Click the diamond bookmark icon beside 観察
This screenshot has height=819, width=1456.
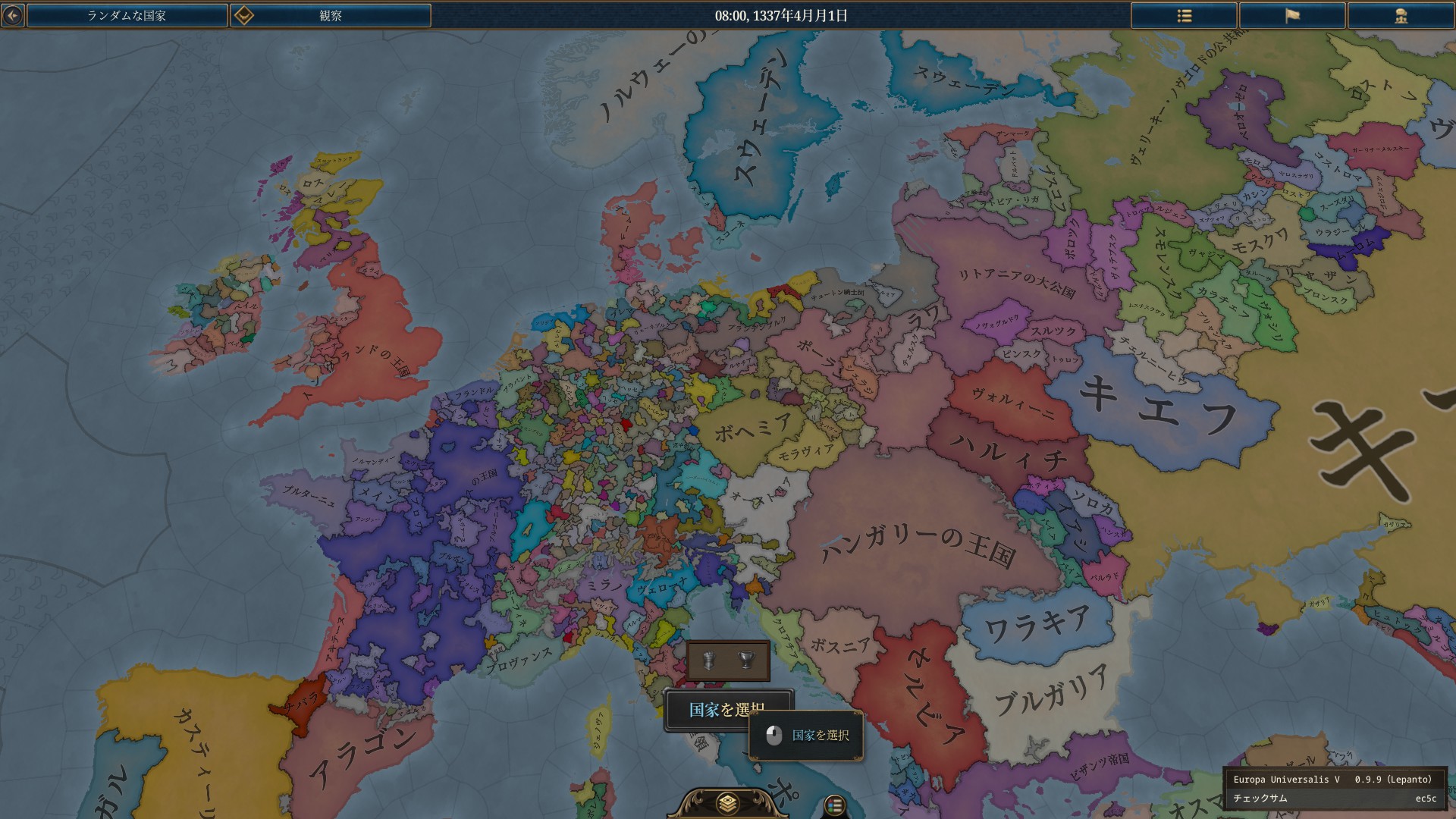244,15
